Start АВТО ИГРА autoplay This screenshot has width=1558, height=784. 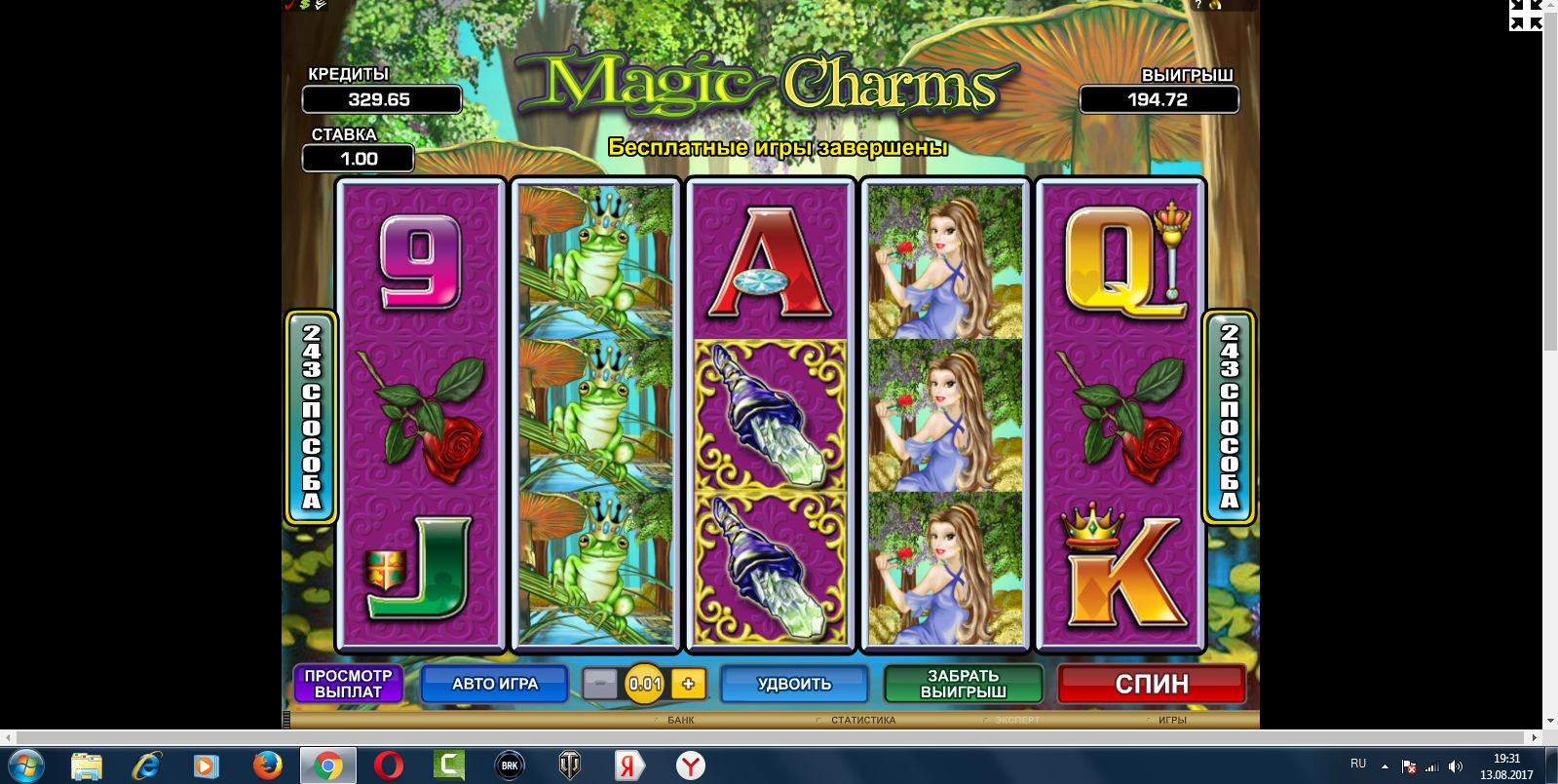pyautogui.click(x=494, y=684)
